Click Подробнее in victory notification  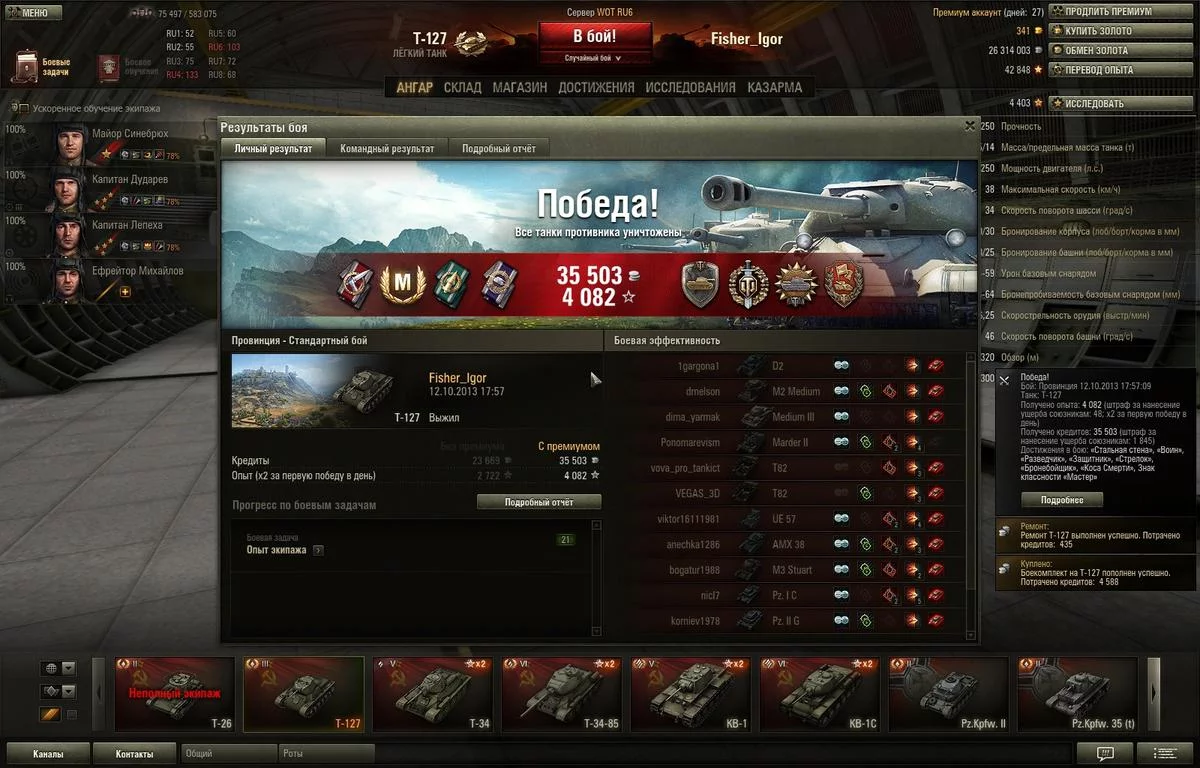1071,500
